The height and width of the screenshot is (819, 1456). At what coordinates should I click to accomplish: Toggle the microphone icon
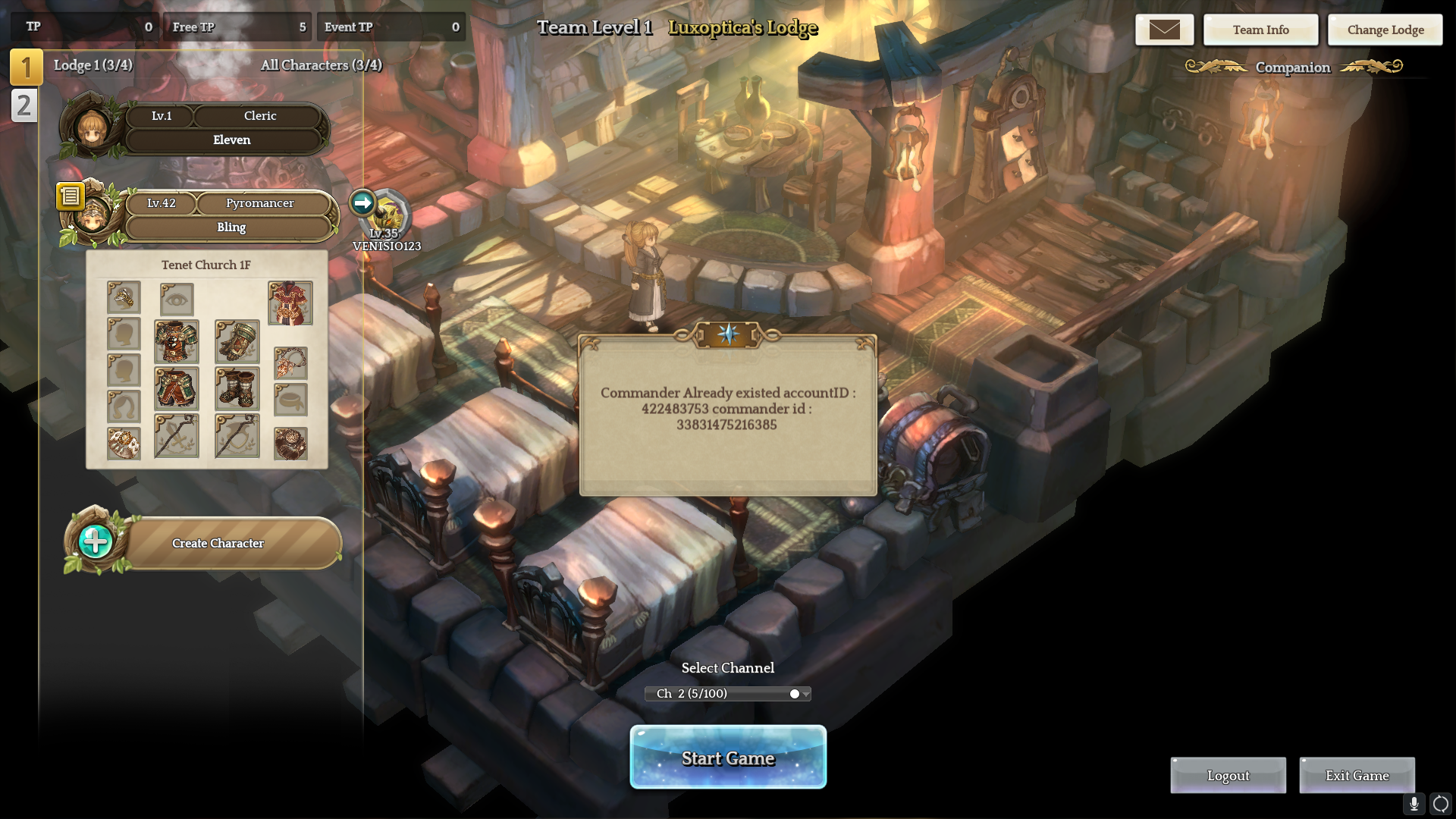click(1414, 804)
